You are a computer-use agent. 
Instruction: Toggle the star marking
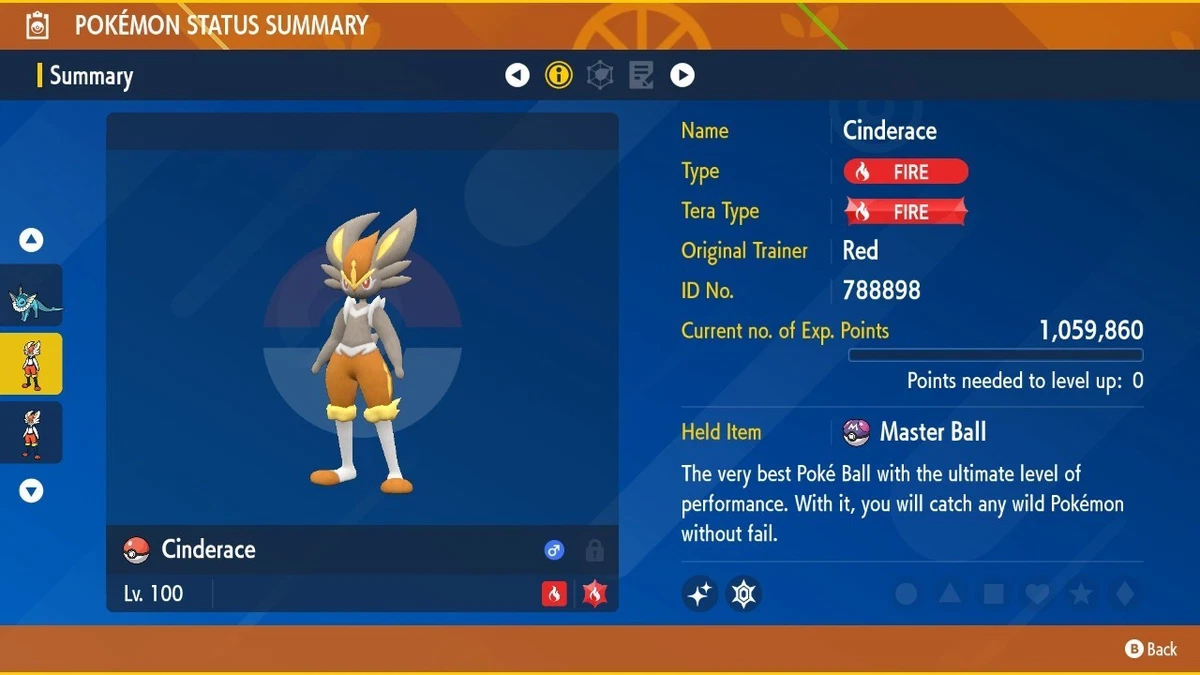coord(1081,594)
